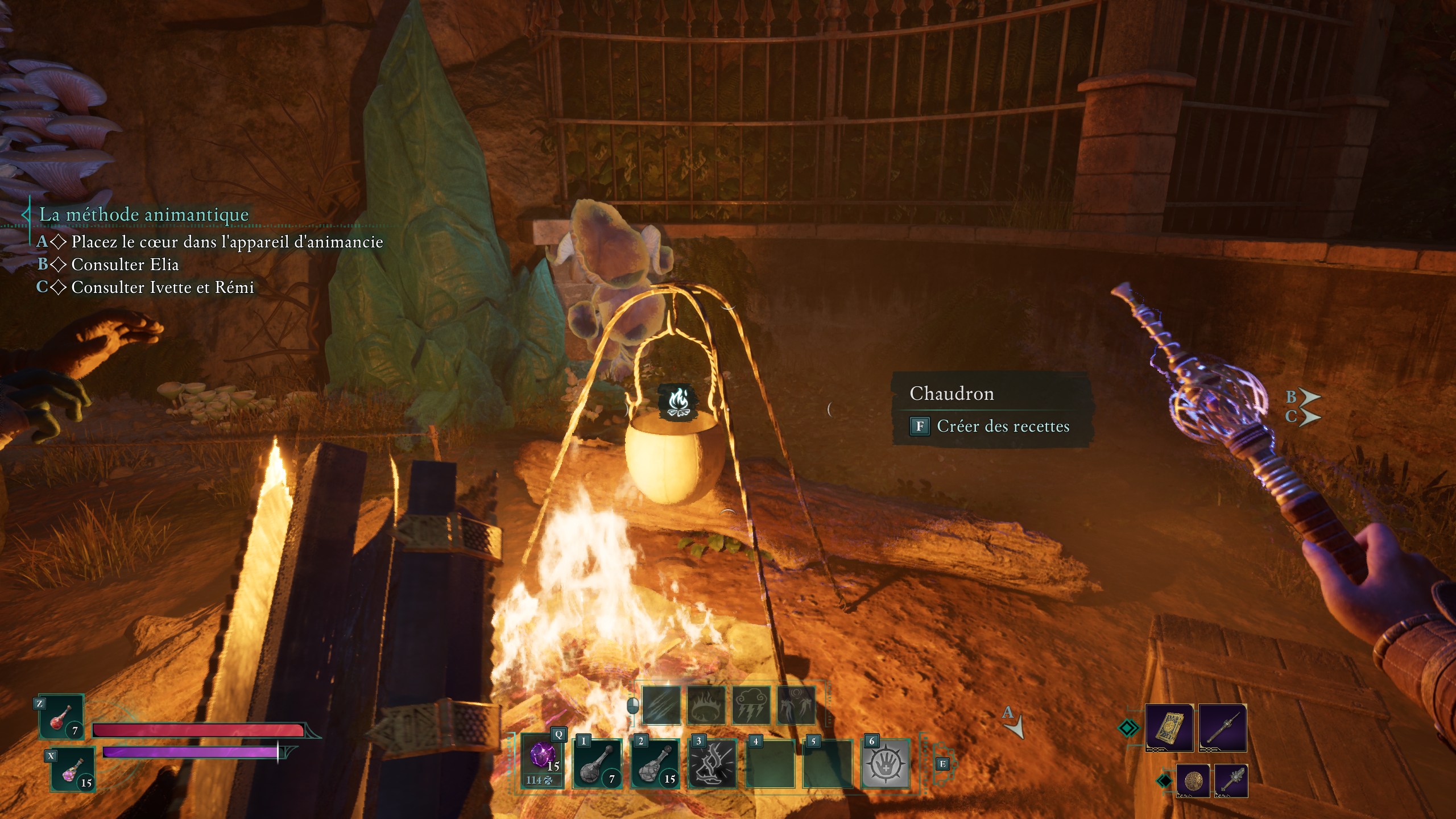Choose the two floating figures spell

796,705
